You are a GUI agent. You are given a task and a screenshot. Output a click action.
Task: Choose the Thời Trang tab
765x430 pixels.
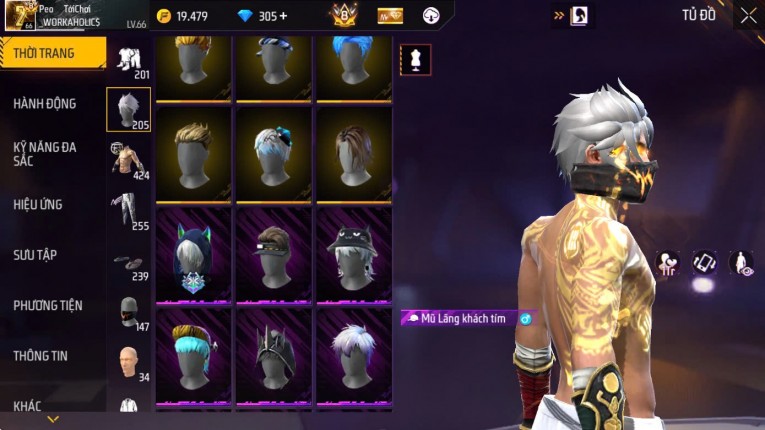tap(44, 53)
